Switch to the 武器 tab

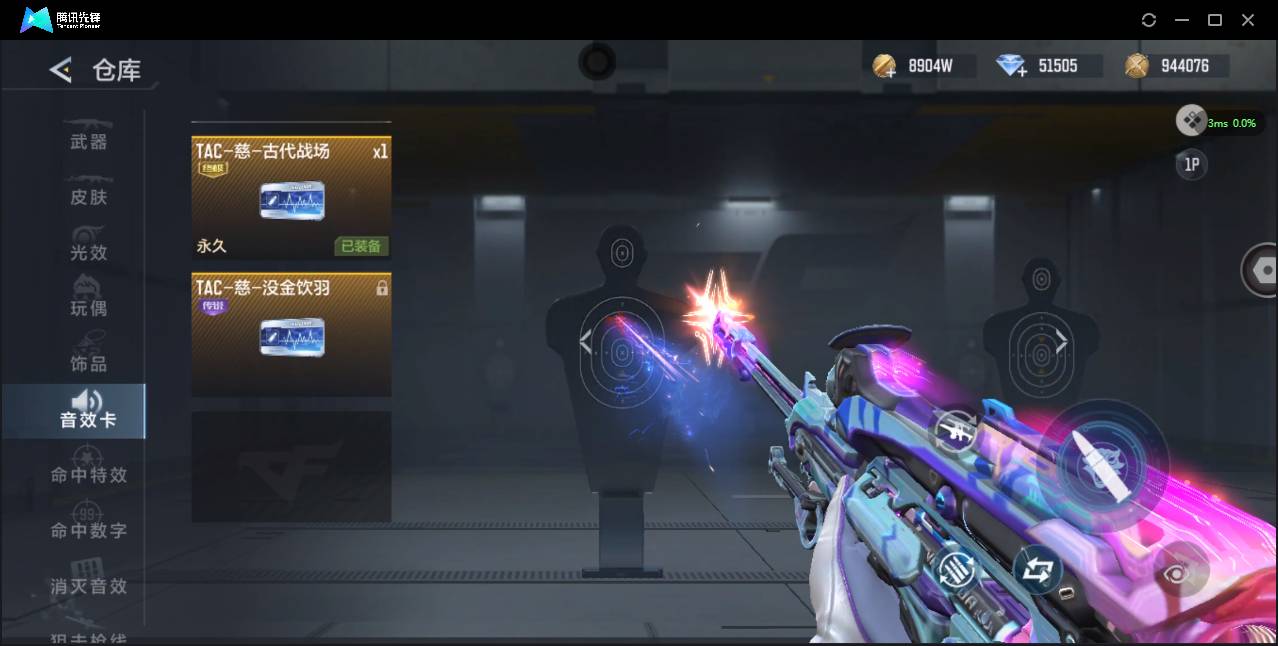tap(88, 142)
